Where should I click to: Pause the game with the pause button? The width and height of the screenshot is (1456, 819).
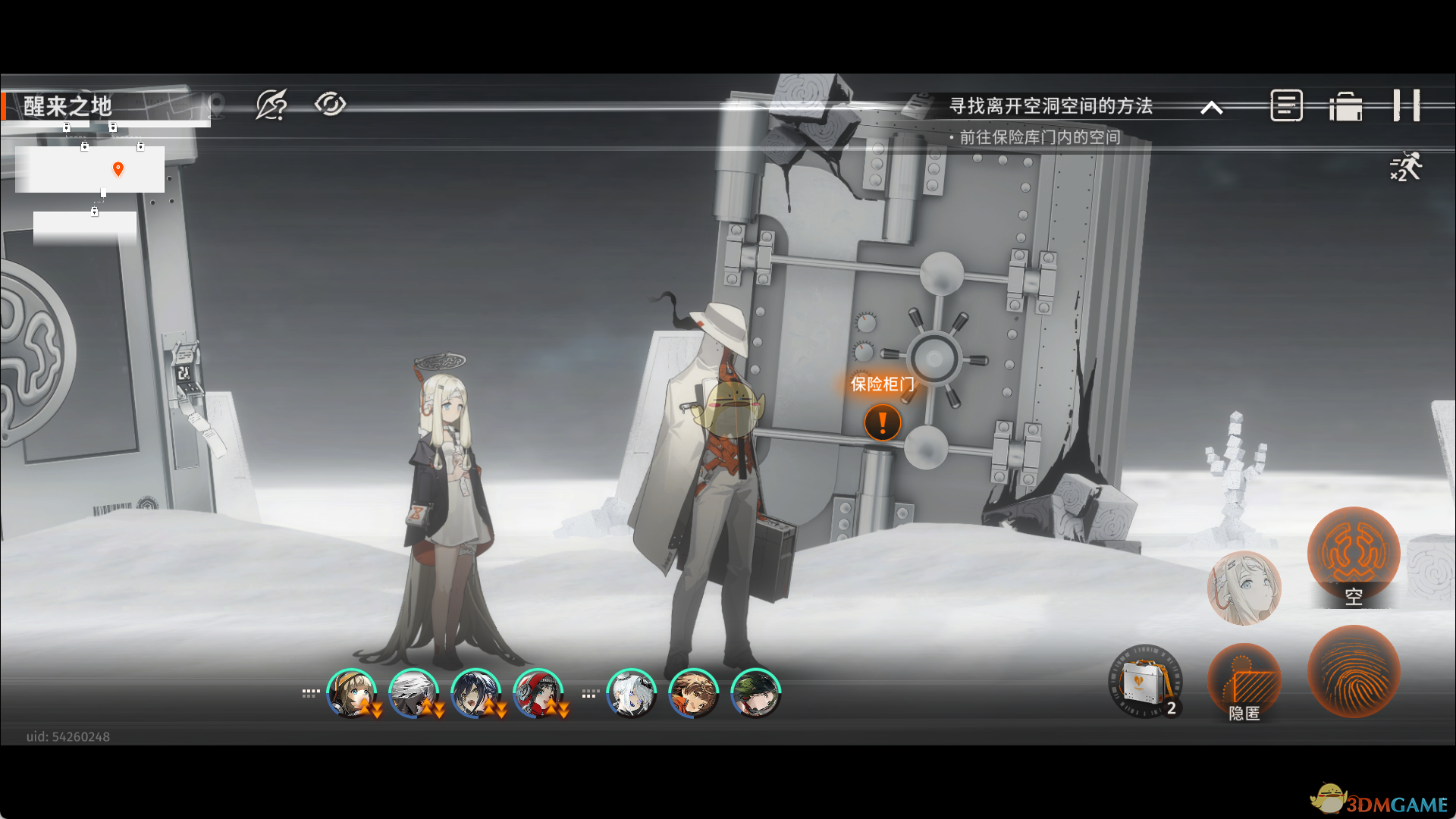click(1406, 105)
